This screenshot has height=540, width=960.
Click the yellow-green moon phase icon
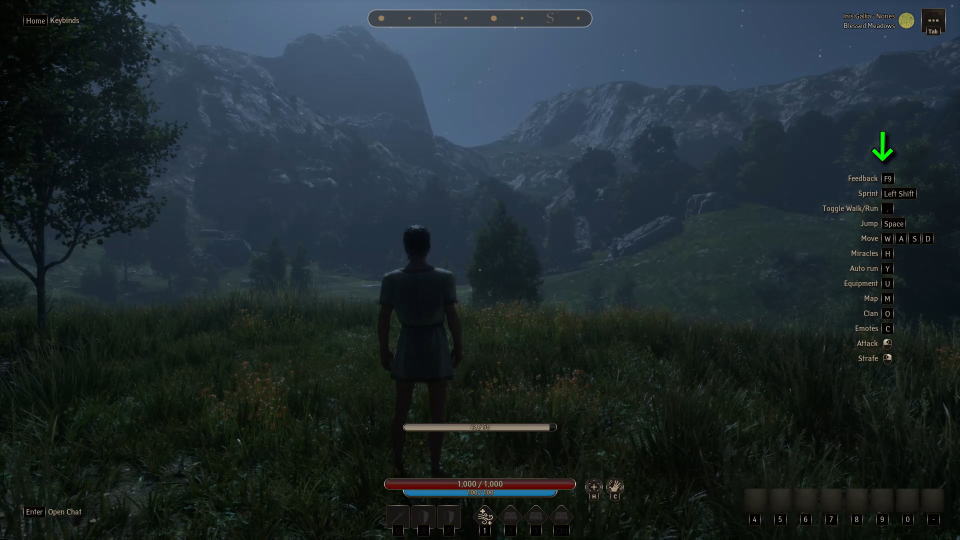(x=906, y=20)
